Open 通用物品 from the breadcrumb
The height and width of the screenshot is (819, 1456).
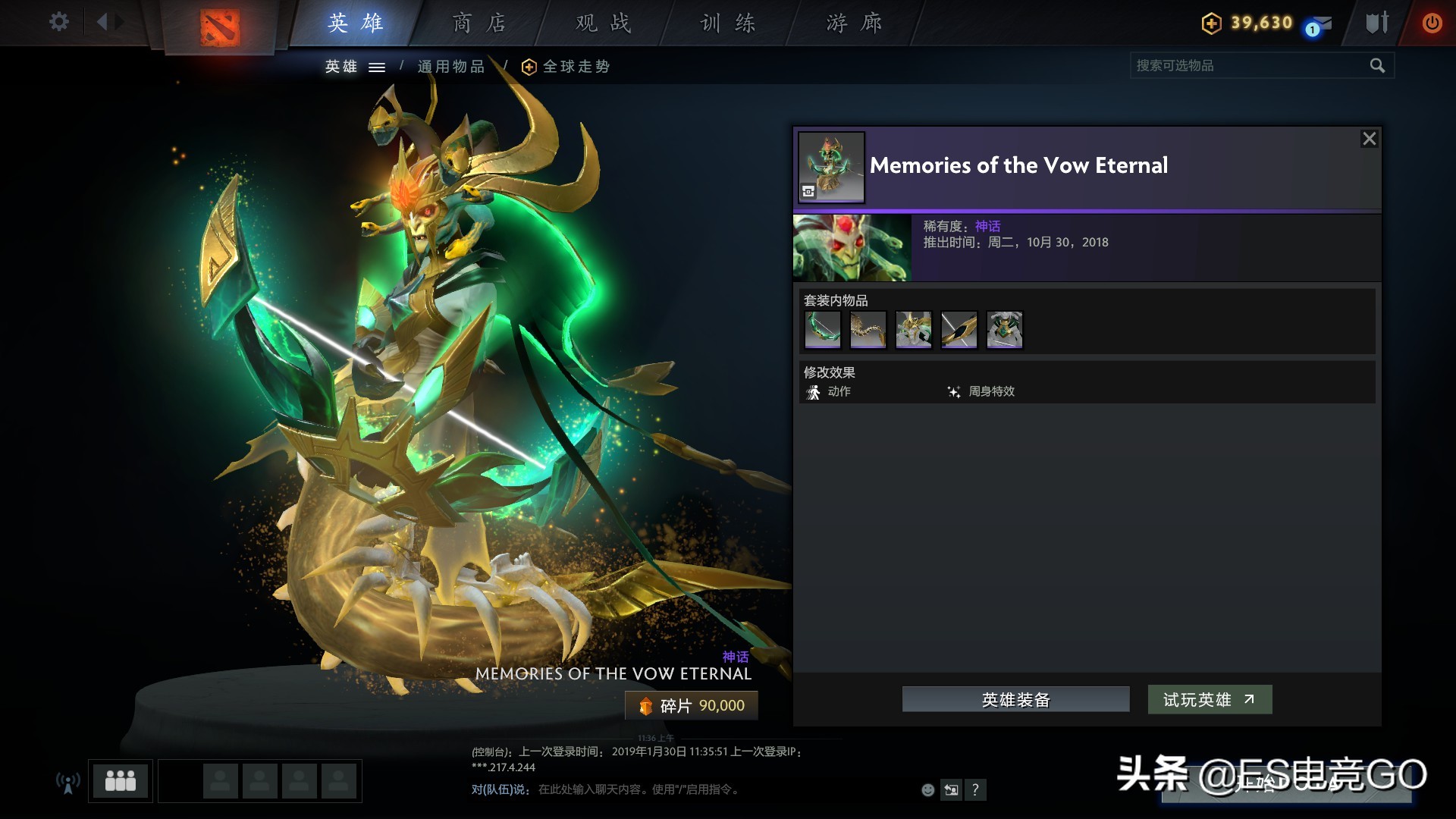(x=452, y=67)
